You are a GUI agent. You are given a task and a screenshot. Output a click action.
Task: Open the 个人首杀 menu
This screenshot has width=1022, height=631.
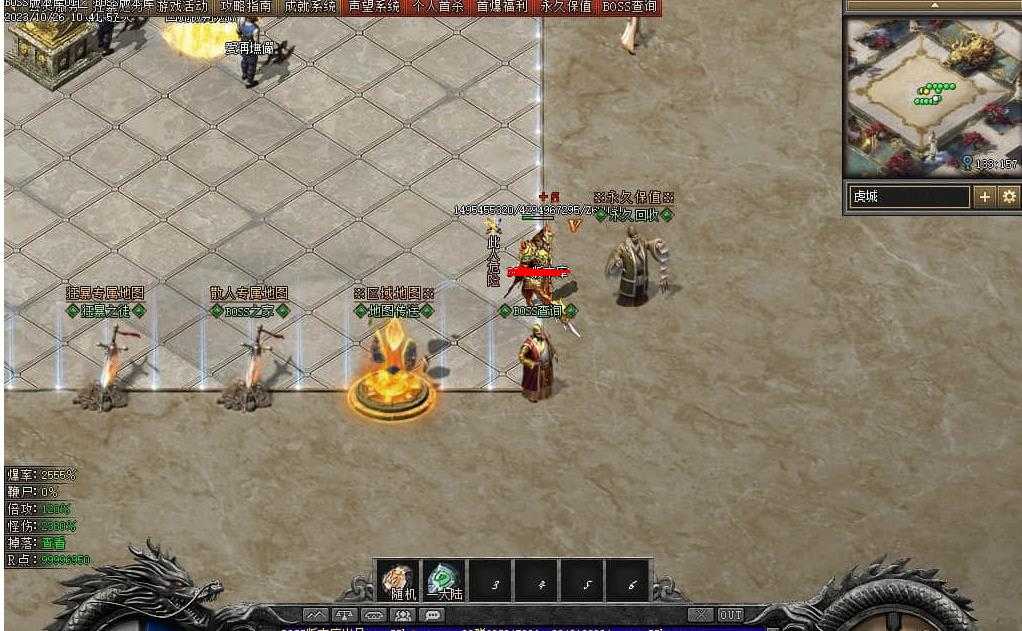438,6
